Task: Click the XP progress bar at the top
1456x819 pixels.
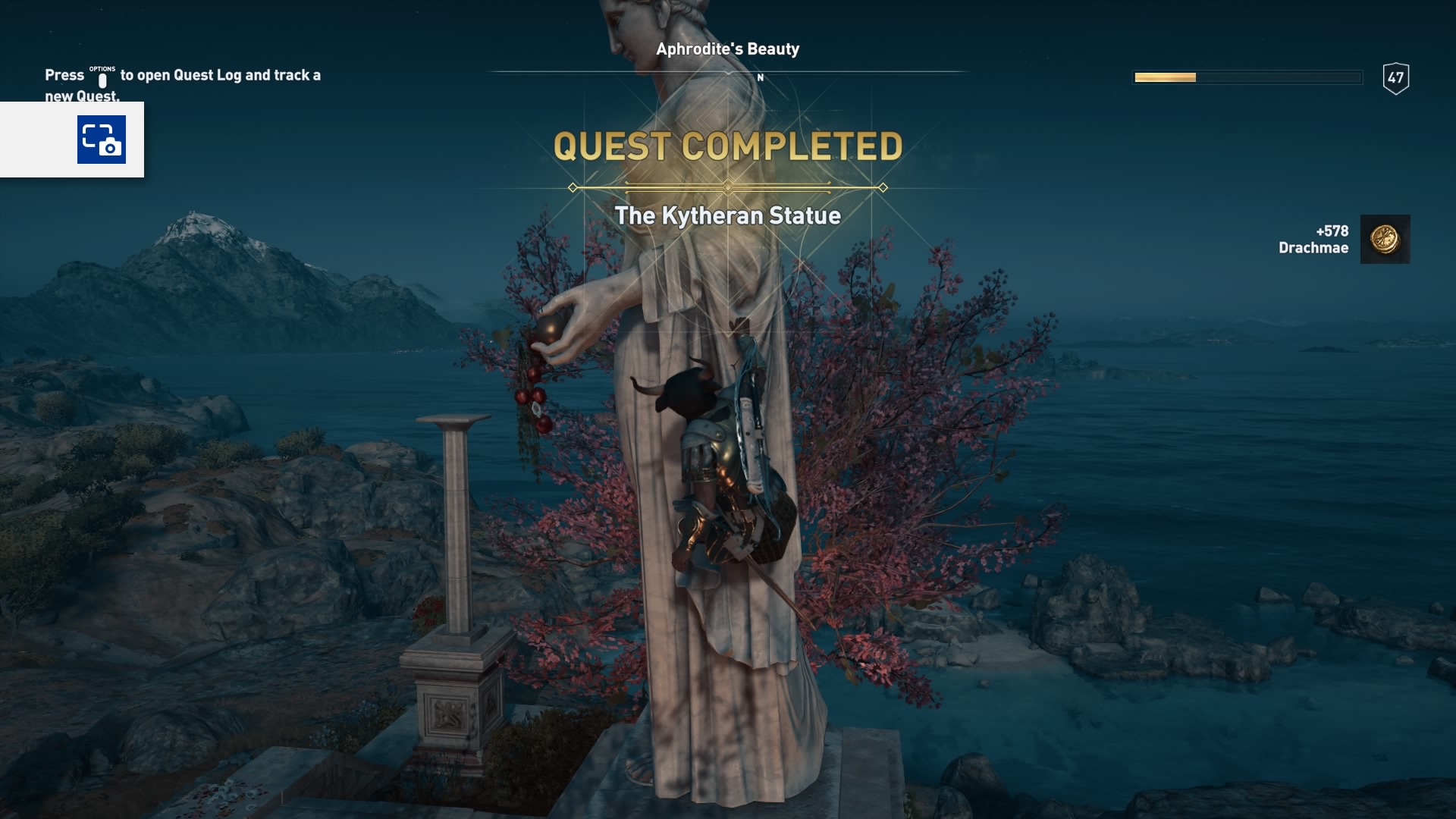Action: coord(1246,76)
